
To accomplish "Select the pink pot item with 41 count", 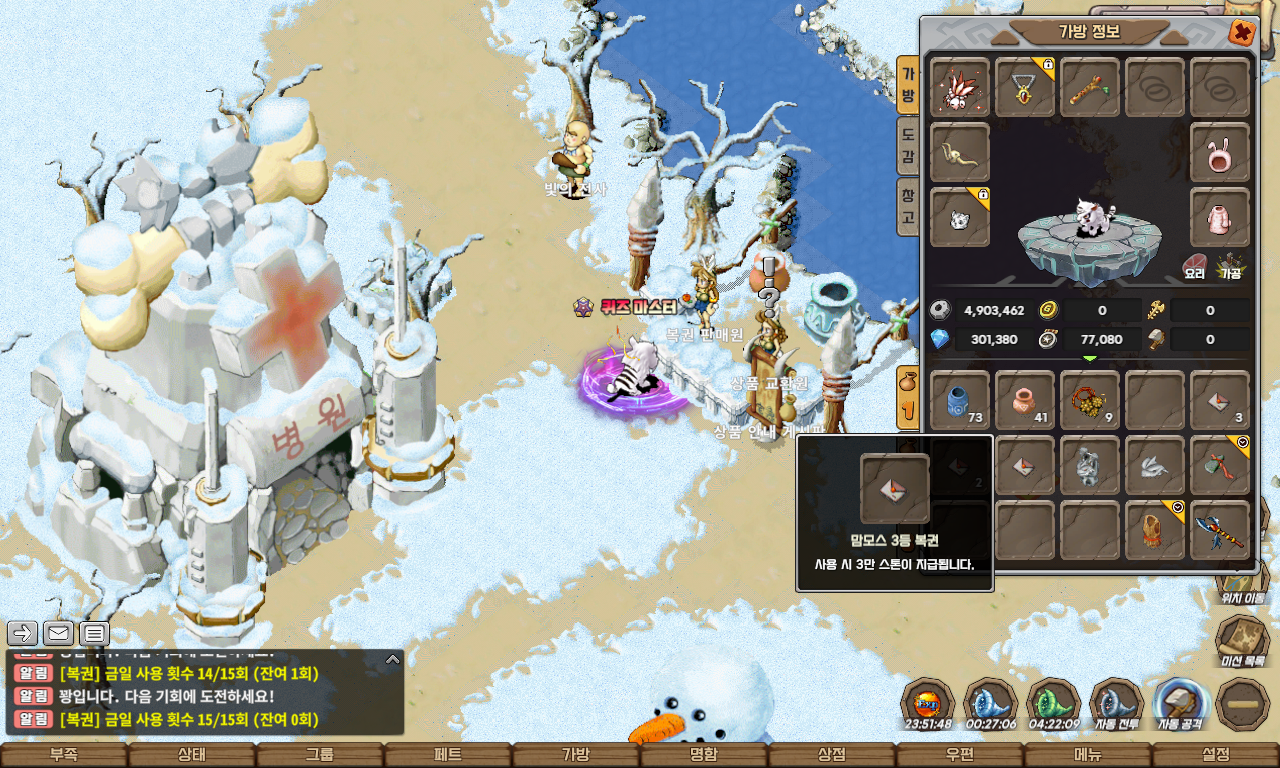I will pos(1025,400).
